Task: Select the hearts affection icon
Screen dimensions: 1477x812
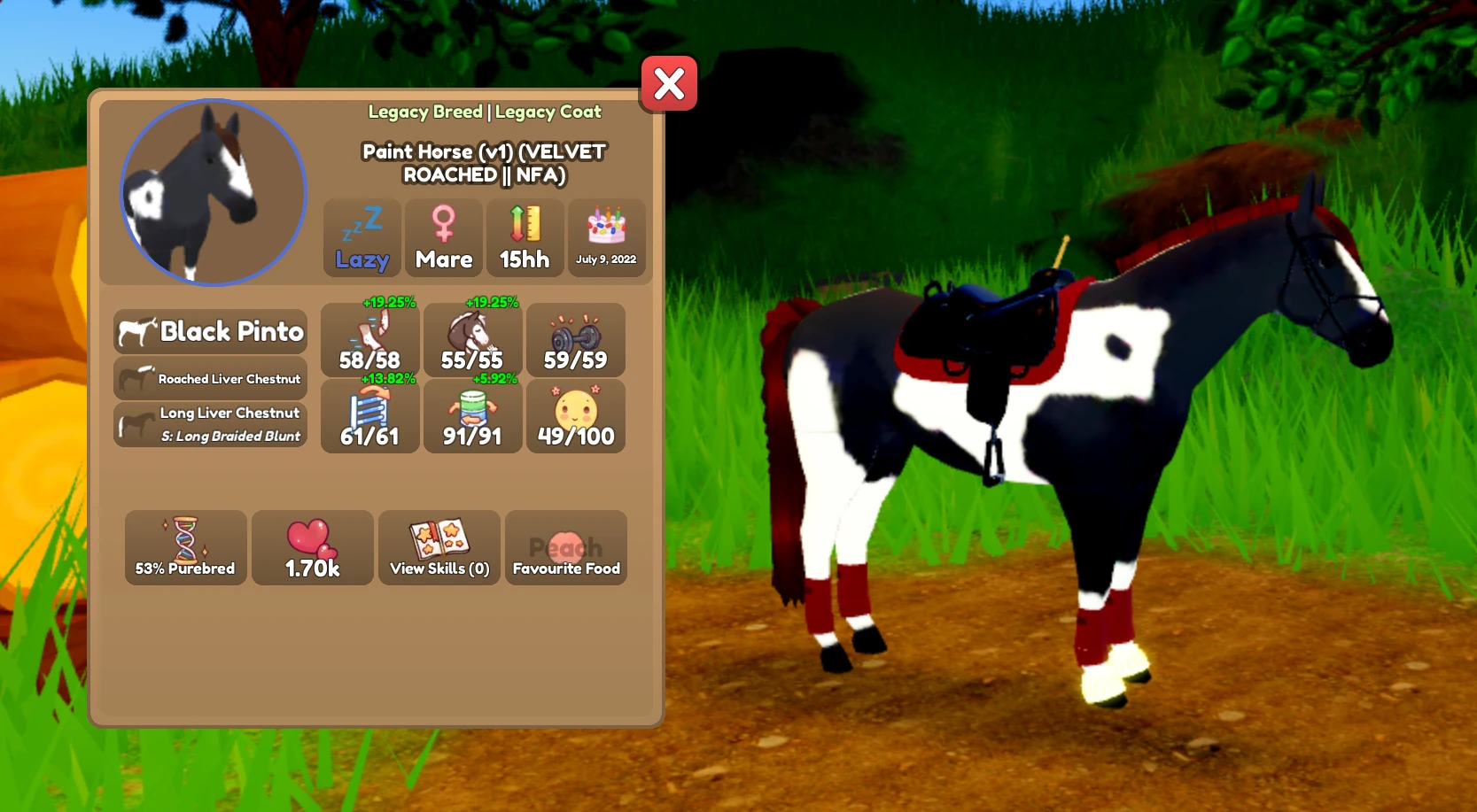Action: click(312, 546)
